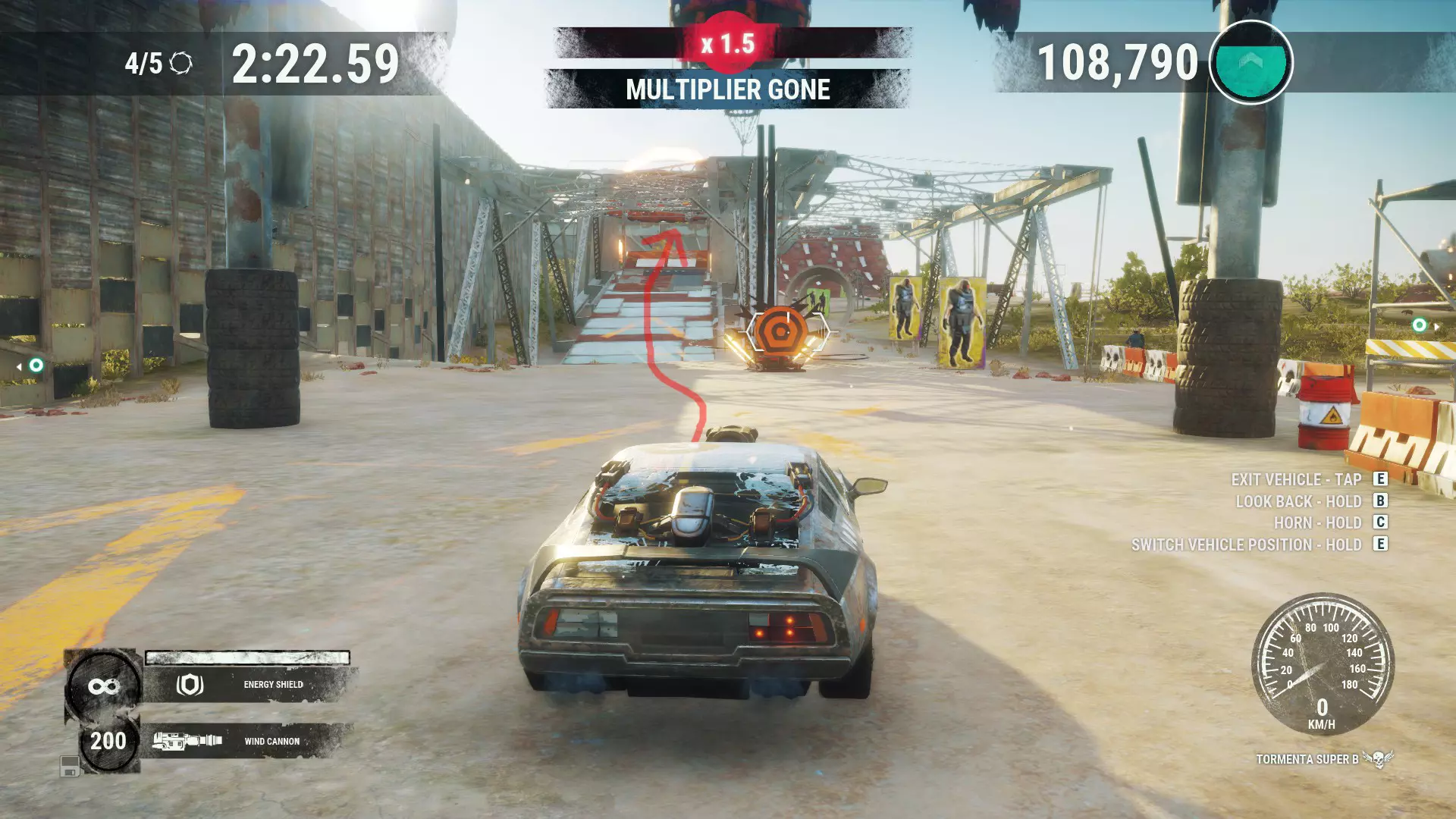The image size is (1456, 819).
Task: Select the Wind Cannon weapon slot
Action: [x=249, y=741]
